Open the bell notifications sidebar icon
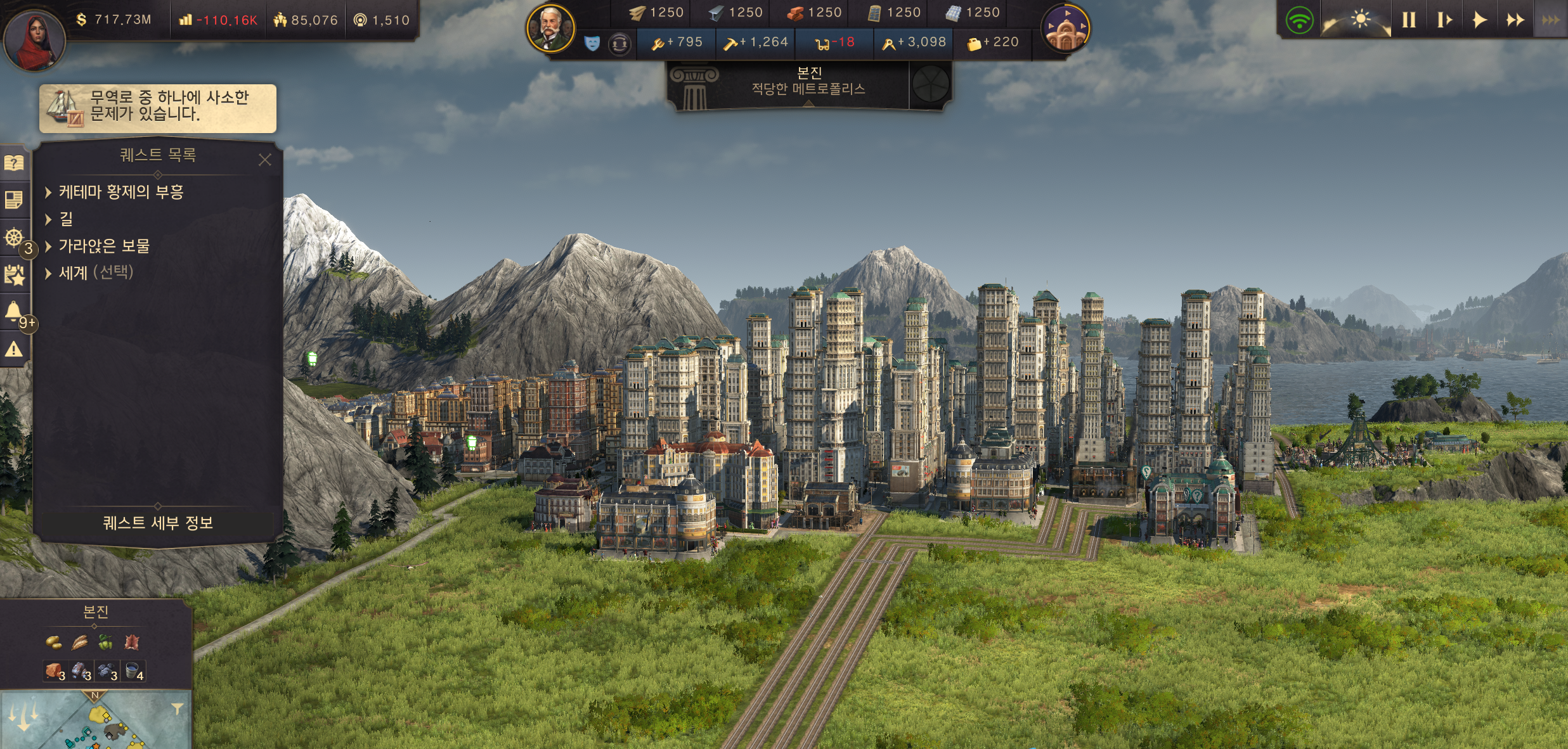The height and width of the screenshot is (749, 1568). [x=14, y=311]
